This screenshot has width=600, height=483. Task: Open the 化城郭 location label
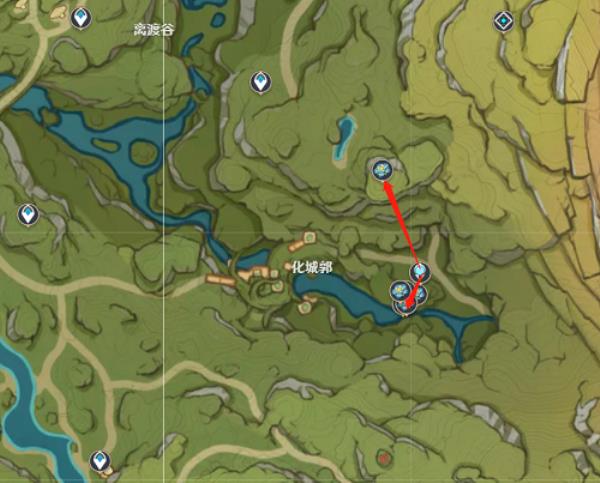[311, 267]
